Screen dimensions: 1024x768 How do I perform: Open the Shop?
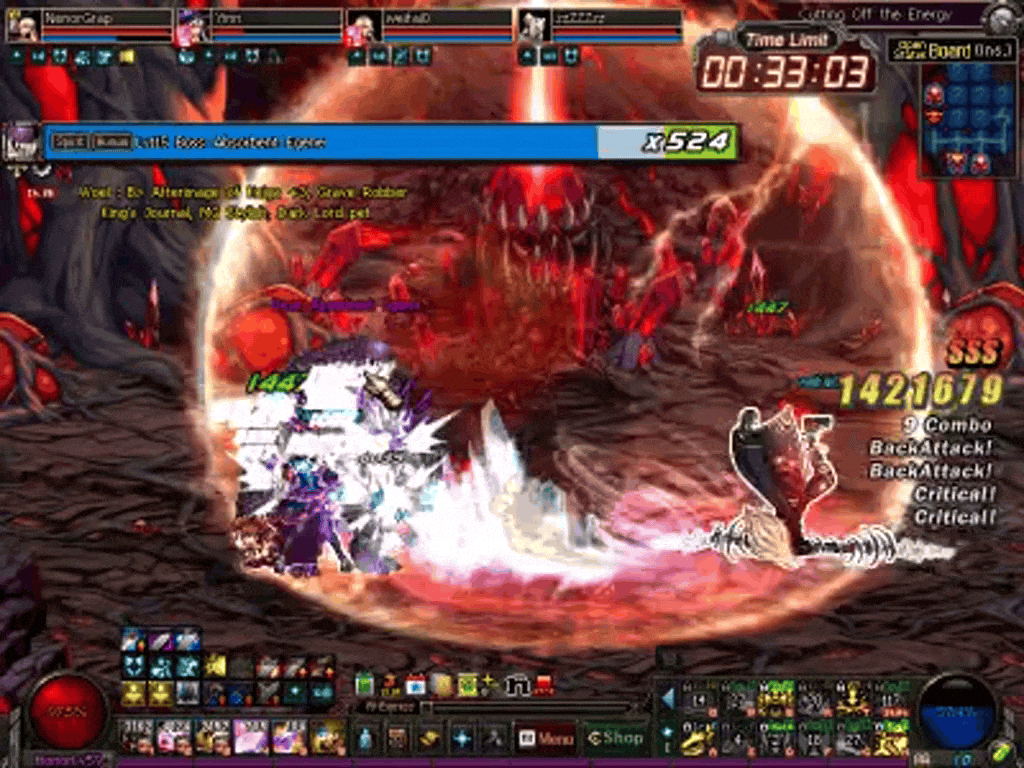pyautogui.click(x=614, y=739)
